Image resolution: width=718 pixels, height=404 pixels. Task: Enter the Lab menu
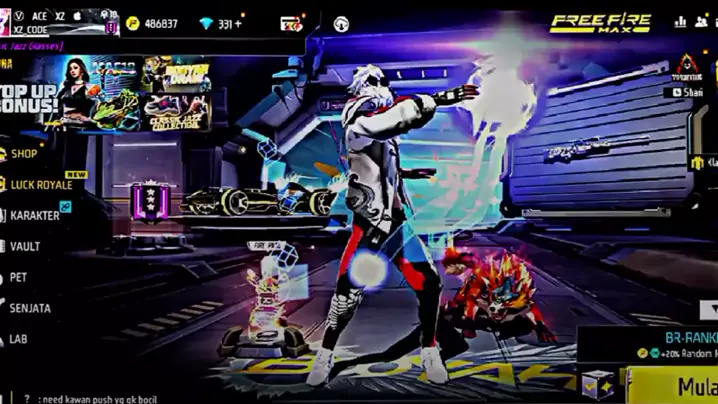click(19, 339)
